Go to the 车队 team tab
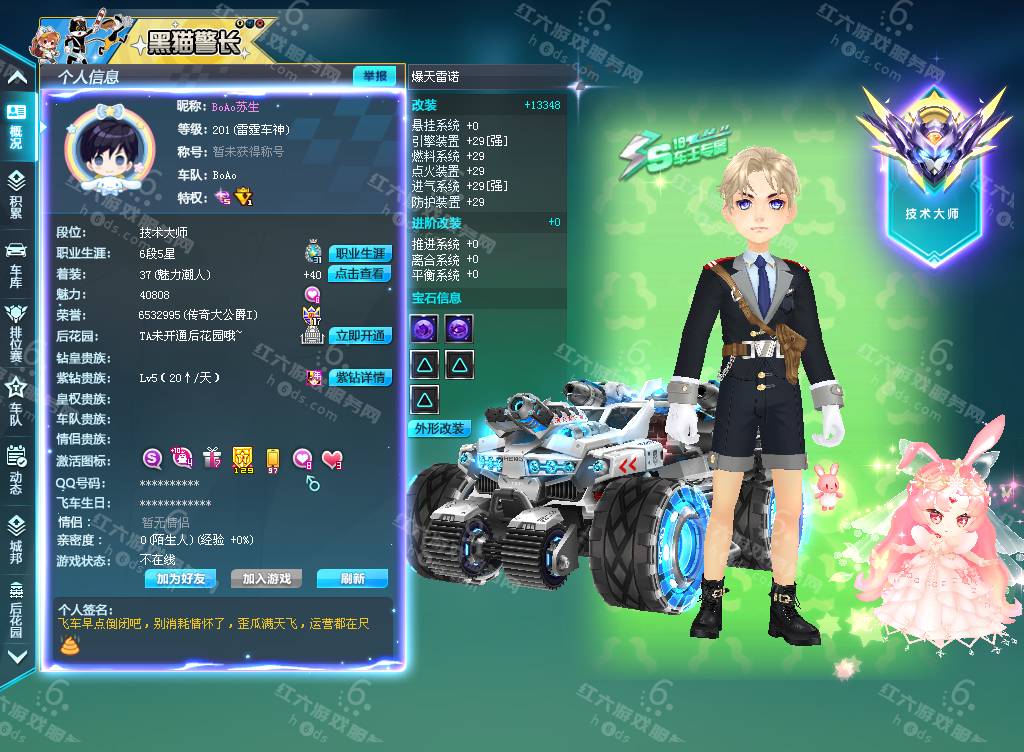 pos(16,400)
